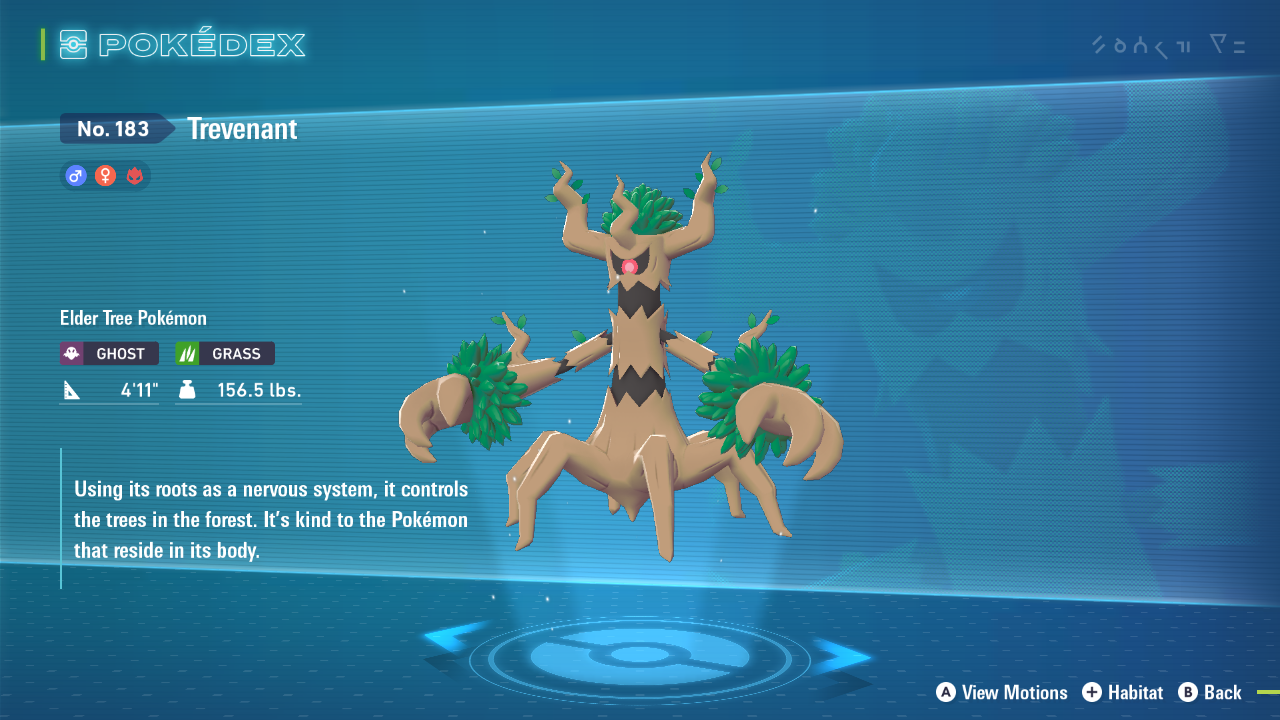Toggle the female gender display for Trevenant

pyautogui.click(x=105, y=175)
